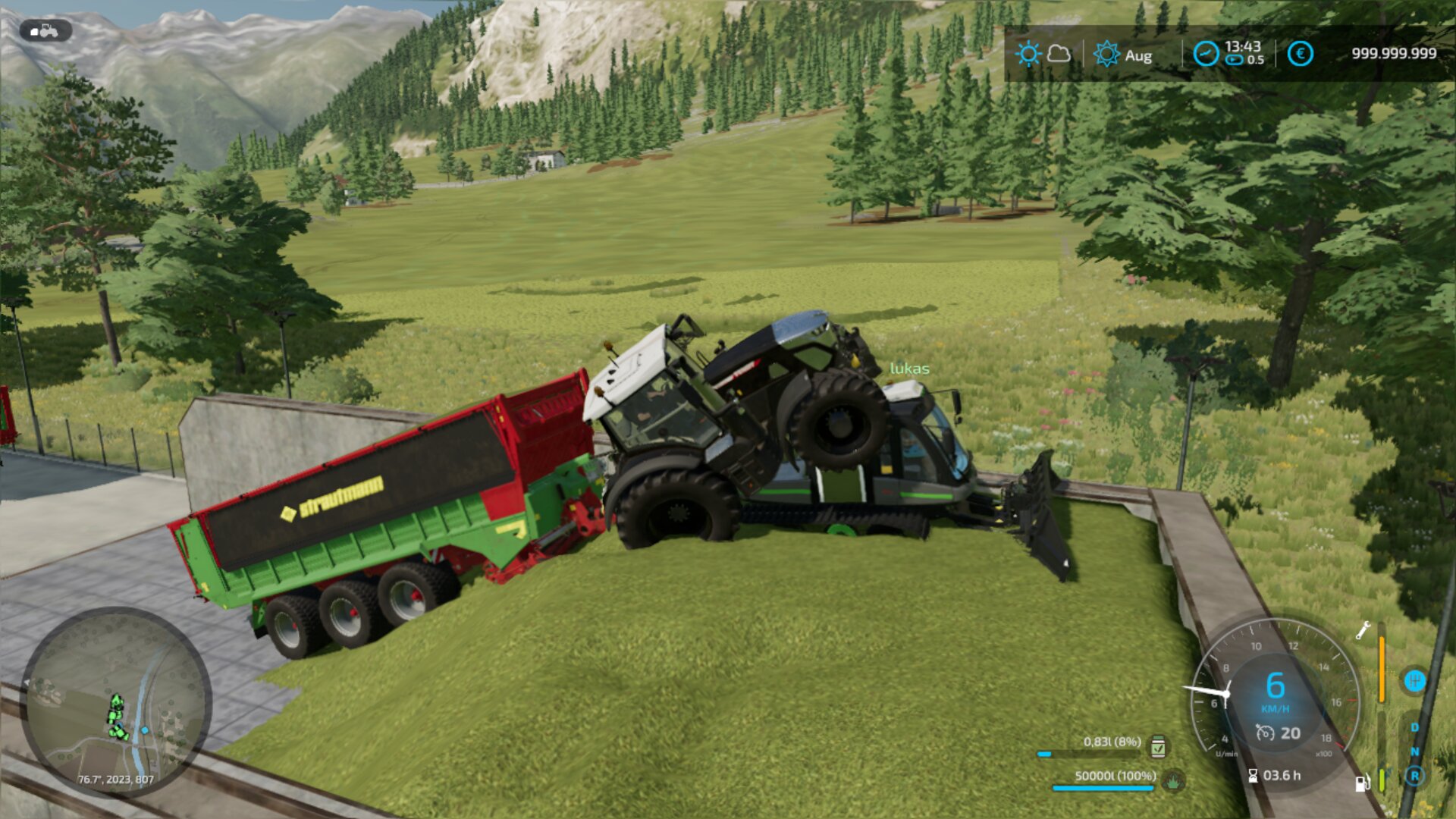Click the euro money icon
Screen dimensions: 1456x819
tap(1300, 54)
